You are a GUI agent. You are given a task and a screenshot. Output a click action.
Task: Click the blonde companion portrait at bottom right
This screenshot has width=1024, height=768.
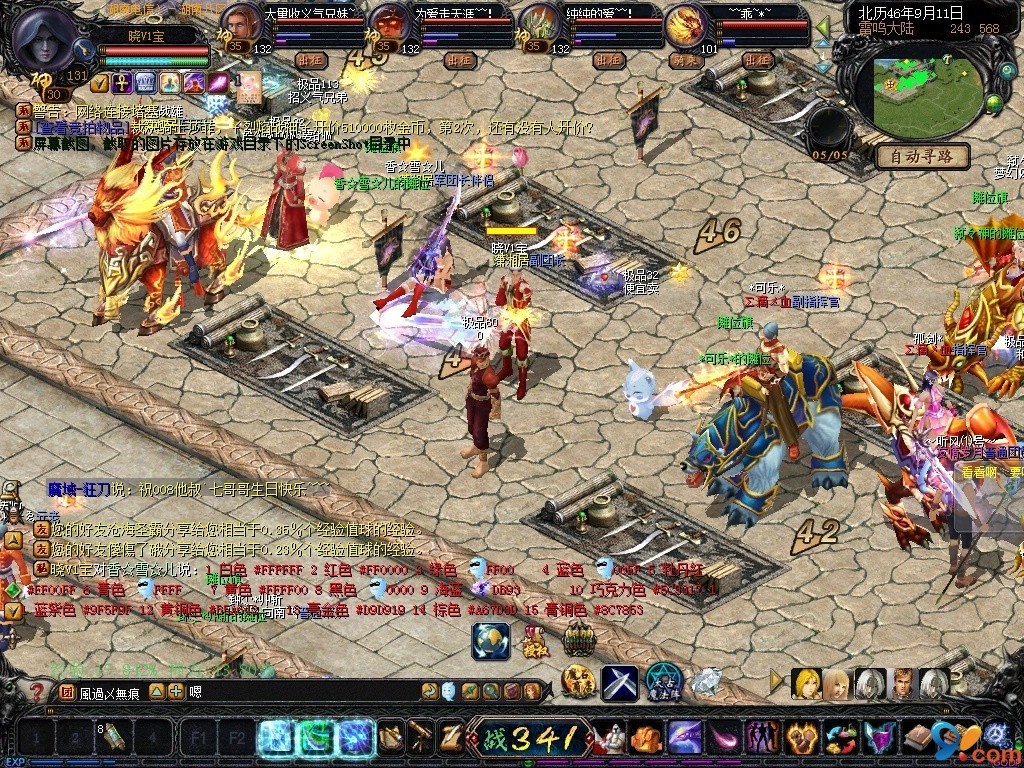(x=806, y=684)
